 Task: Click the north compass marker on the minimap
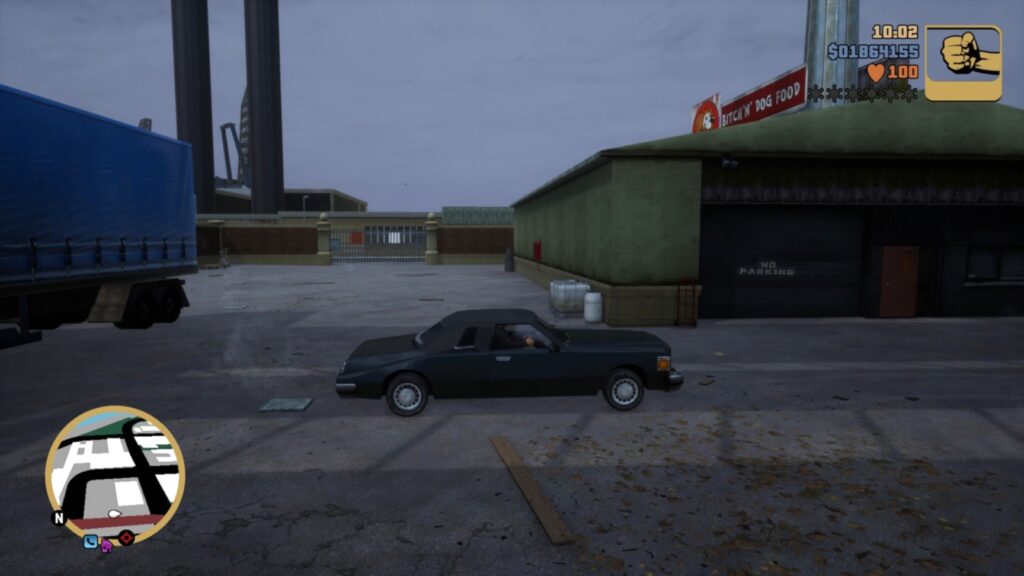[58, 518]
